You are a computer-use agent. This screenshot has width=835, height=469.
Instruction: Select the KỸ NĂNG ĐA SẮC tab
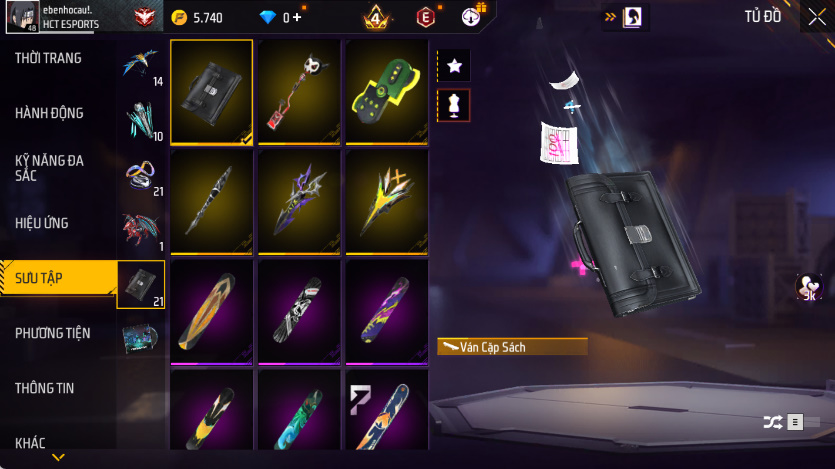coord(47,168)
